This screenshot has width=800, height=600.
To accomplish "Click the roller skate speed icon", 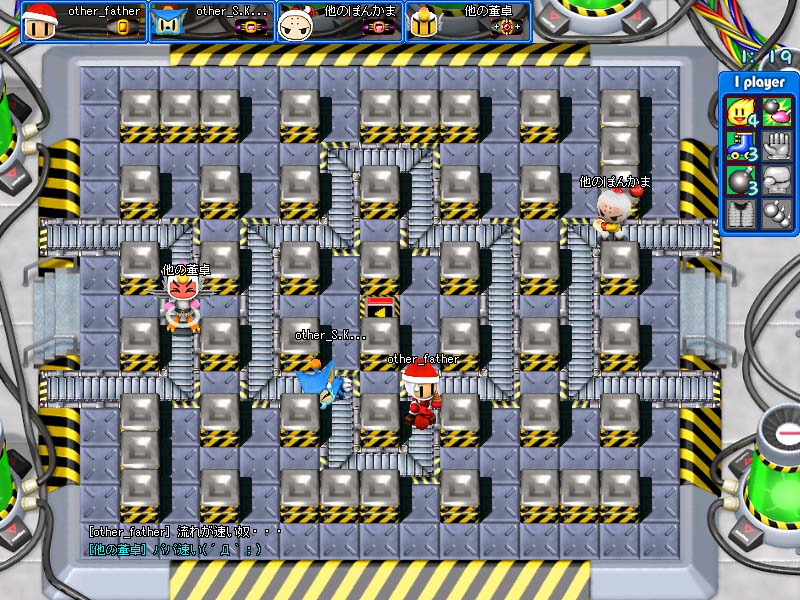I will [741, 146].
